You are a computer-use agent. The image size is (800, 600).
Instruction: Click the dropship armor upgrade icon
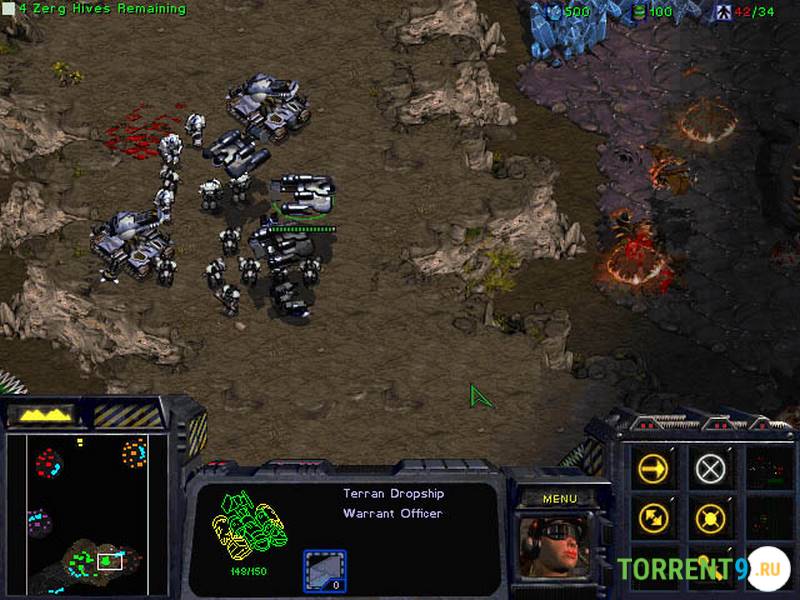coord(325,571)
